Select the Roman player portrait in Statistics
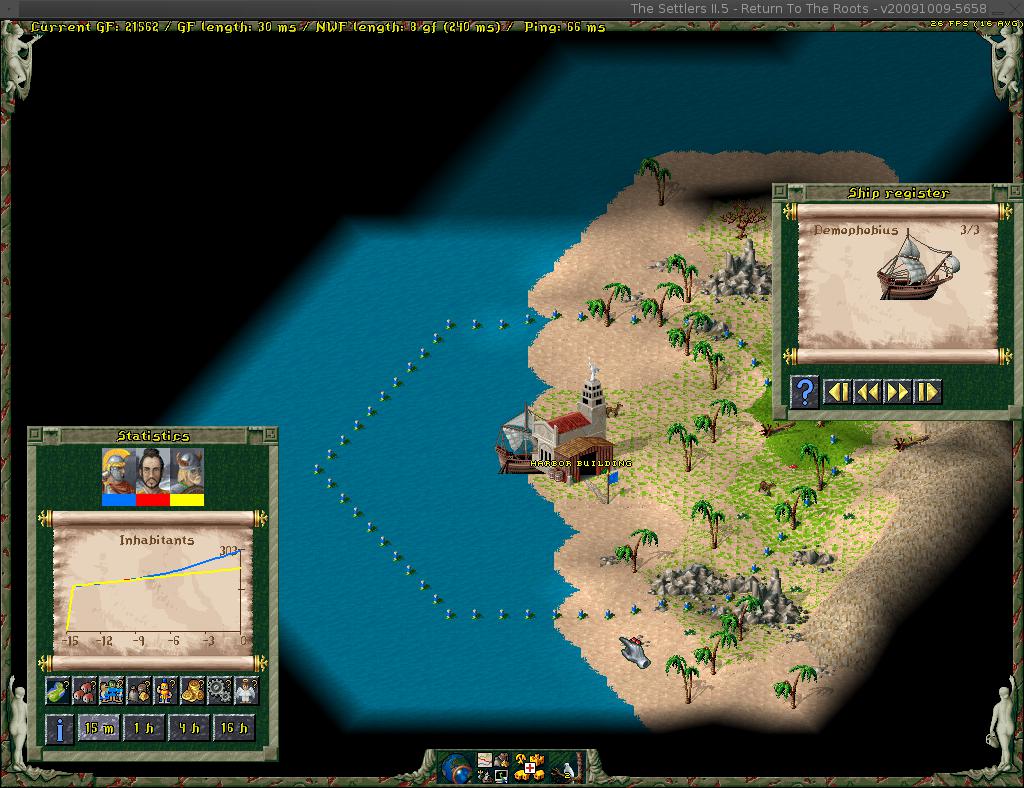 tap(118, 475)
